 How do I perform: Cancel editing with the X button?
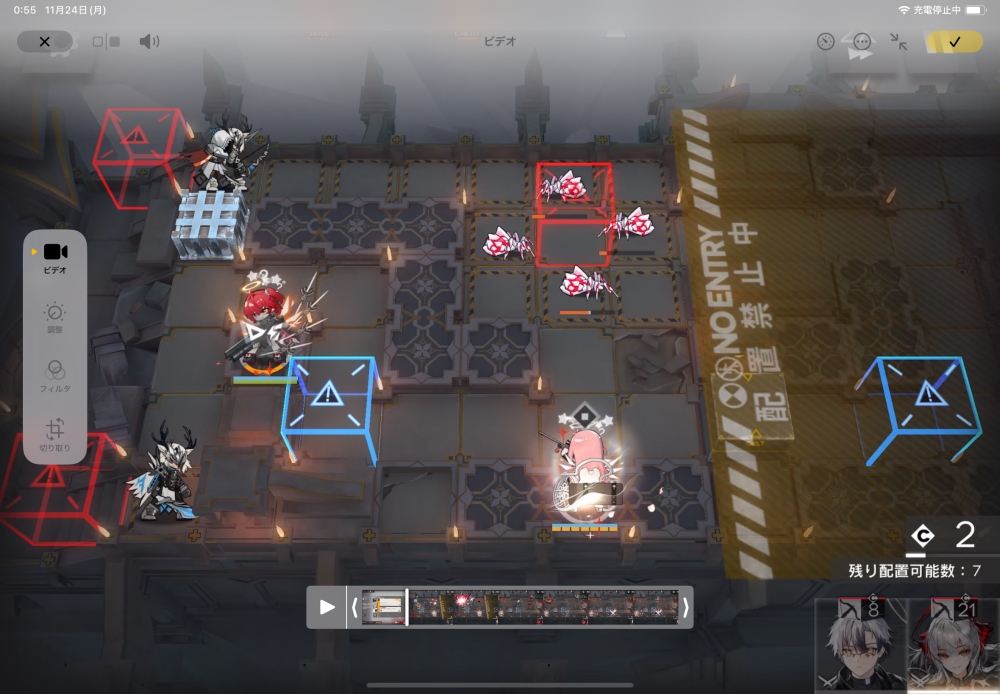(44, 41)
